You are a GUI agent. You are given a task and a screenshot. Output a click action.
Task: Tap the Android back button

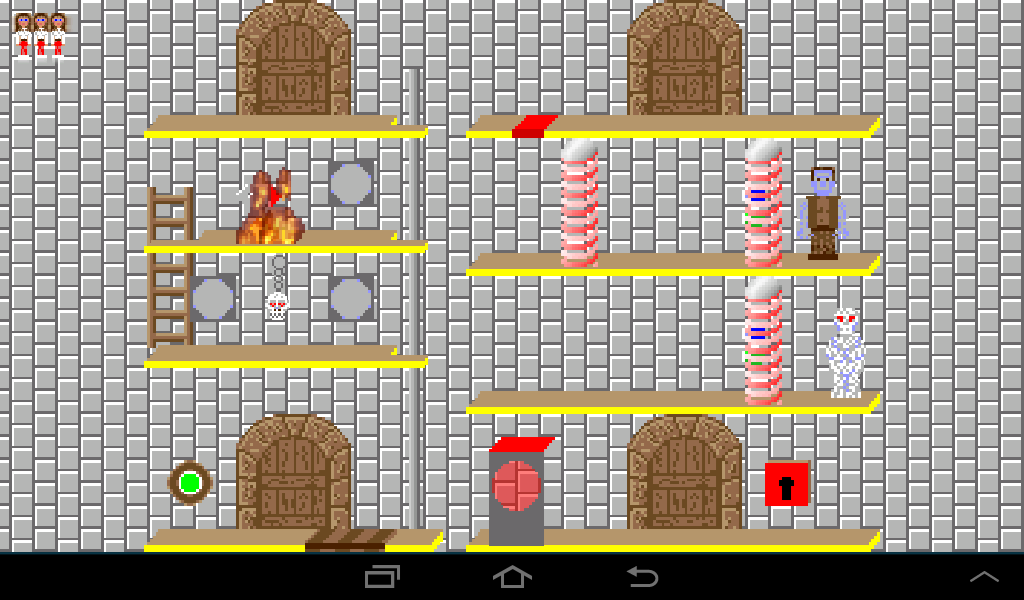(642, 577)
